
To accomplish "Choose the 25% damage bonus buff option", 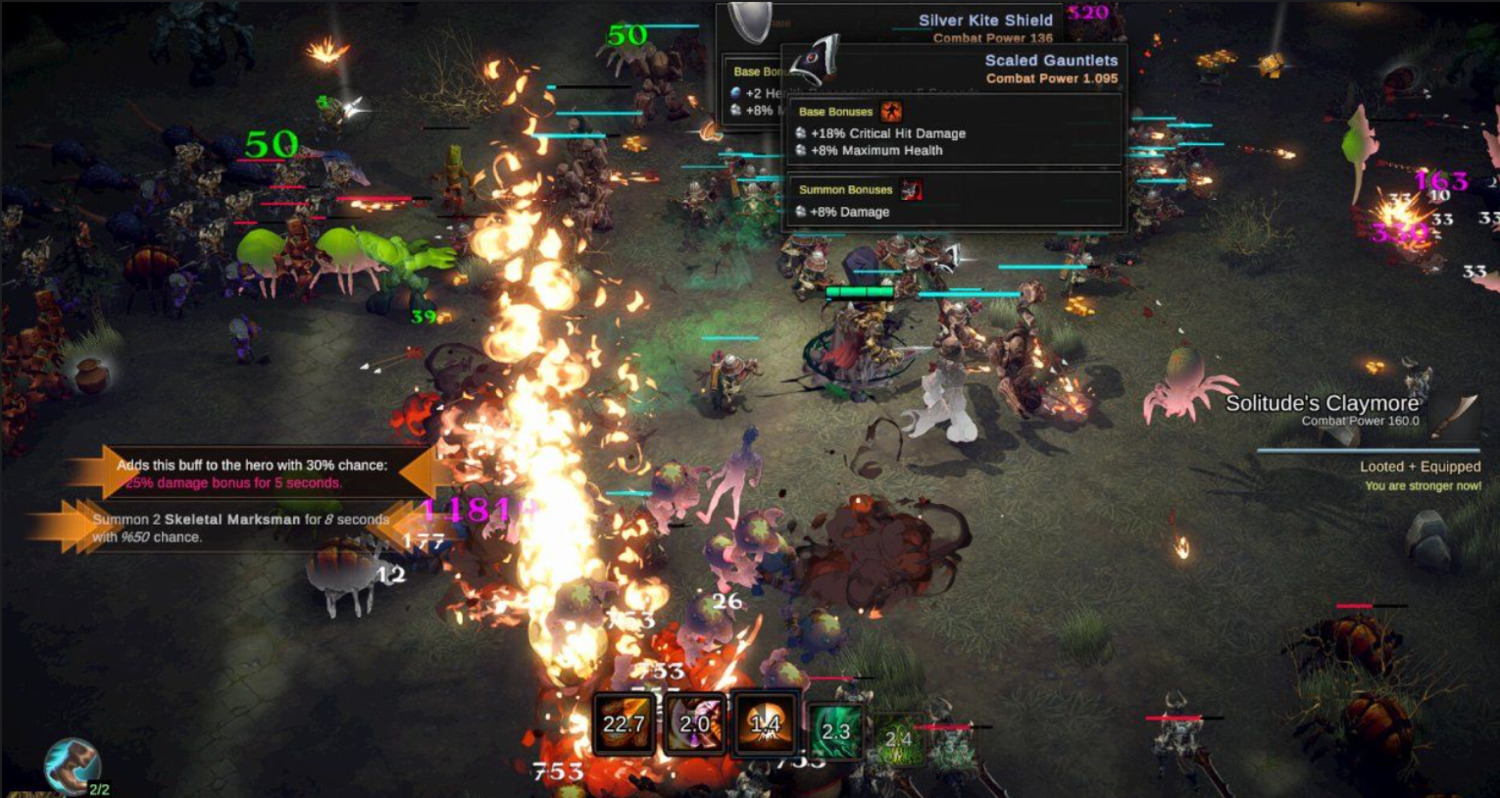I will pyautogui.click(x=257, y=473).
